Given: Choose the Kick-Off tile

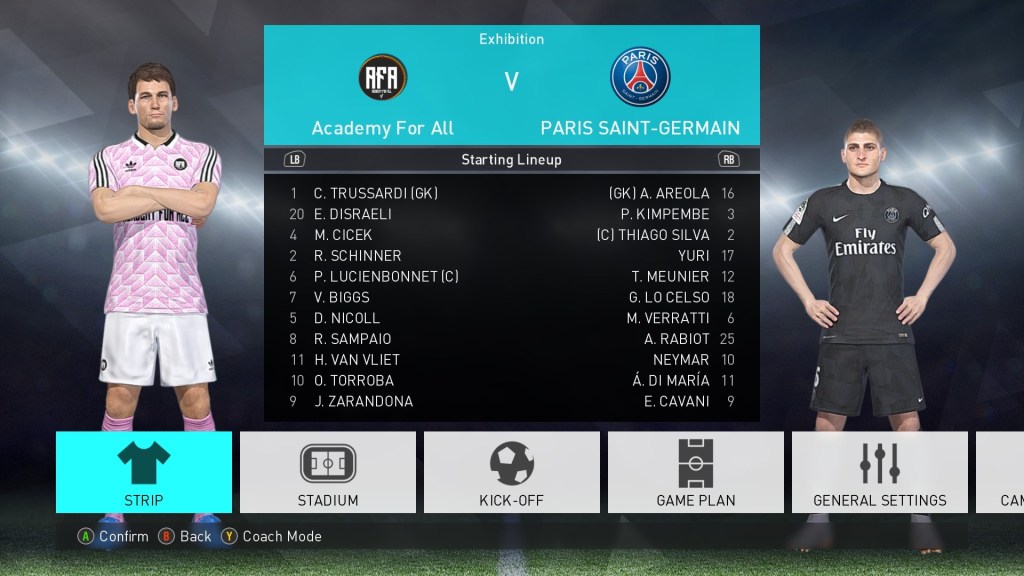Looking at the screenshot, I should tap(512, 472).
